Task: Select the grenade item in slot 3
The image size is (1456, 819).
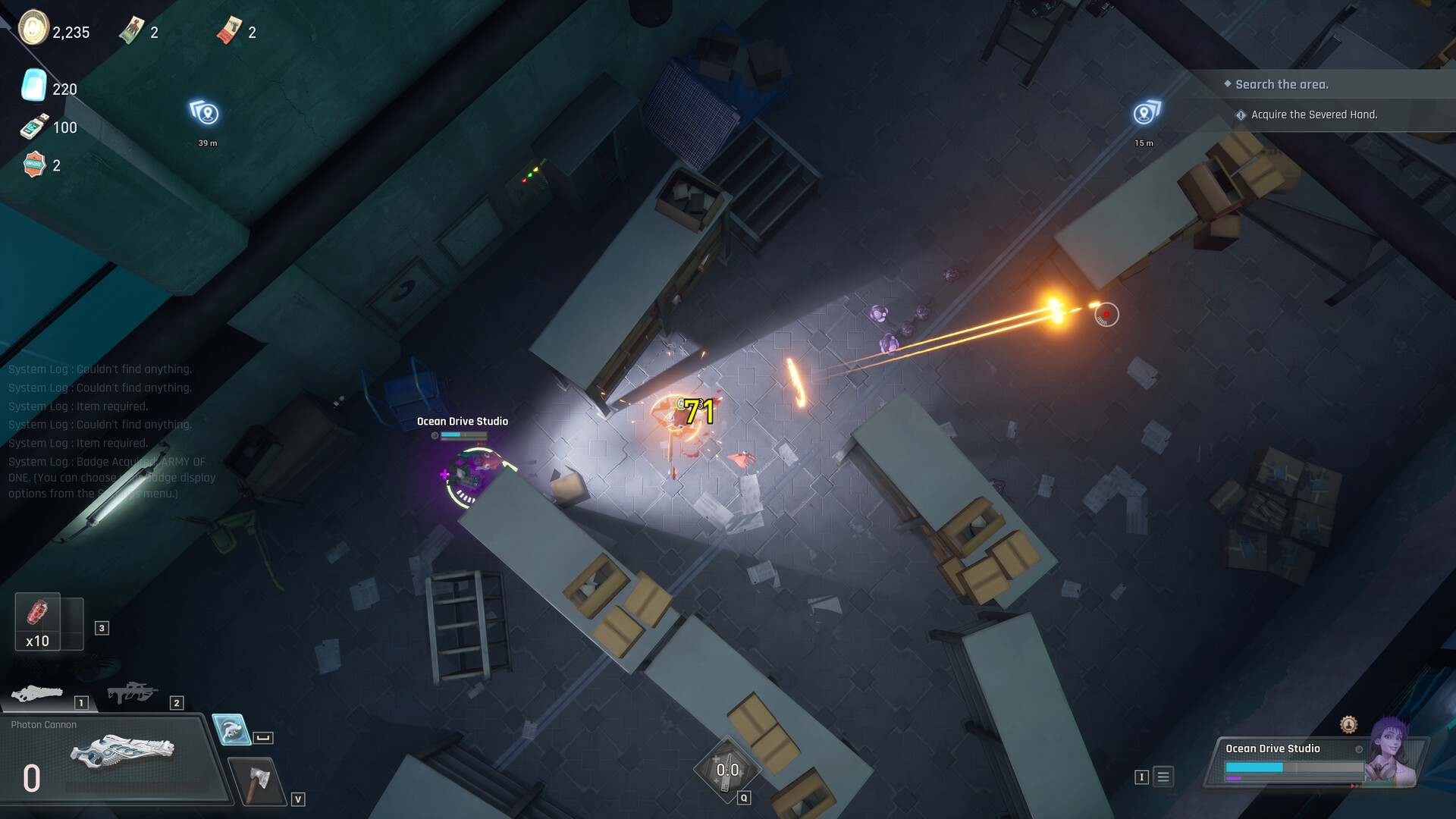Action: [x=39, y=617]
